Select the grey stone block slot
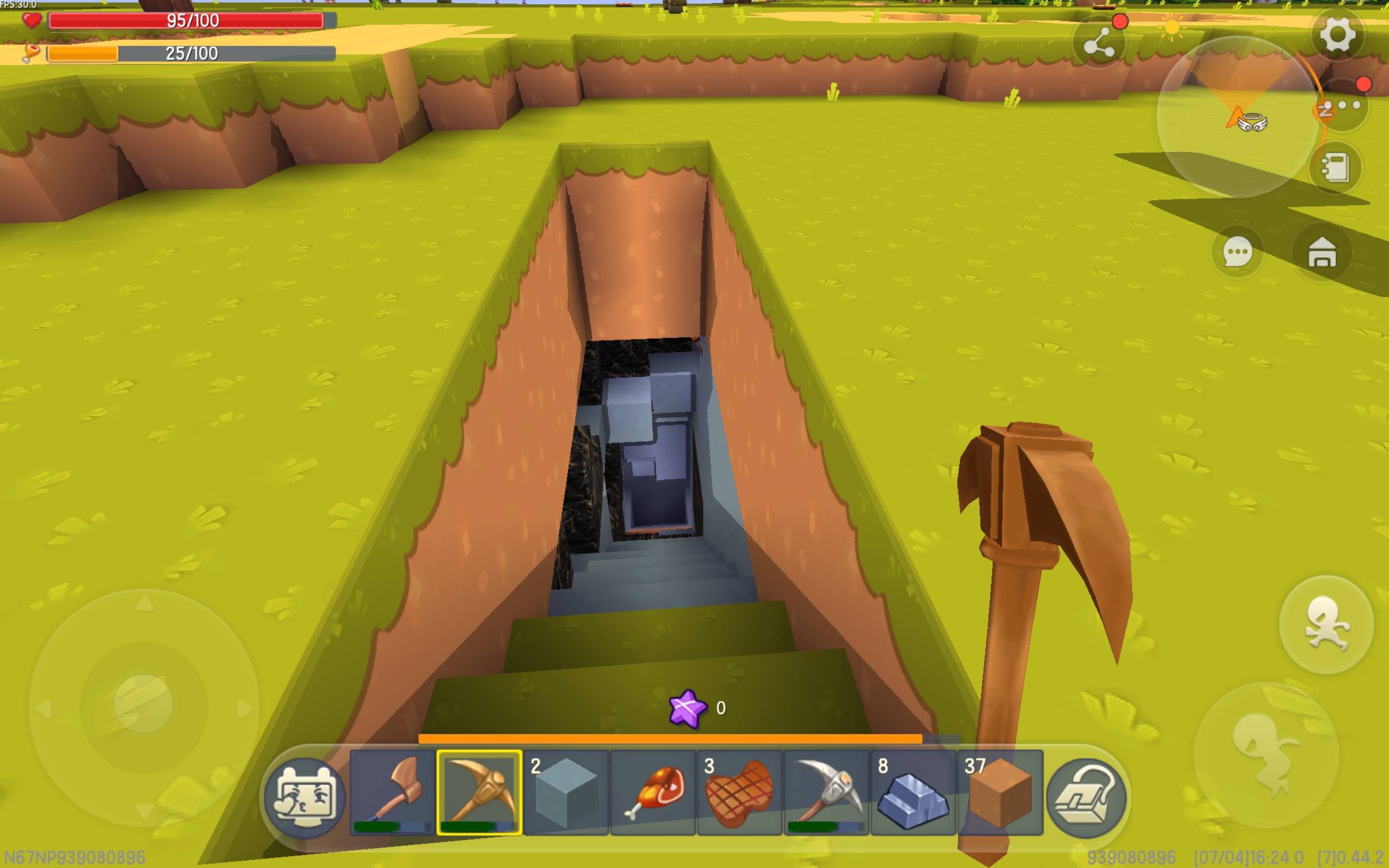 (x=566, y=792)
